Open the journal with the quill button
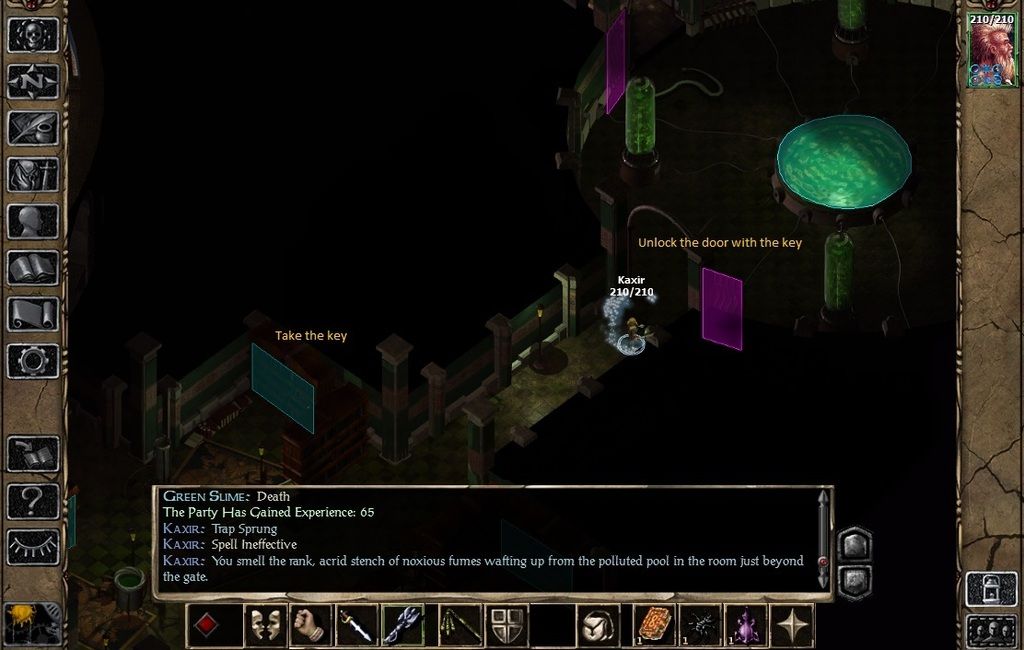Screen dimensions: 1024x650 coord(33,128)
